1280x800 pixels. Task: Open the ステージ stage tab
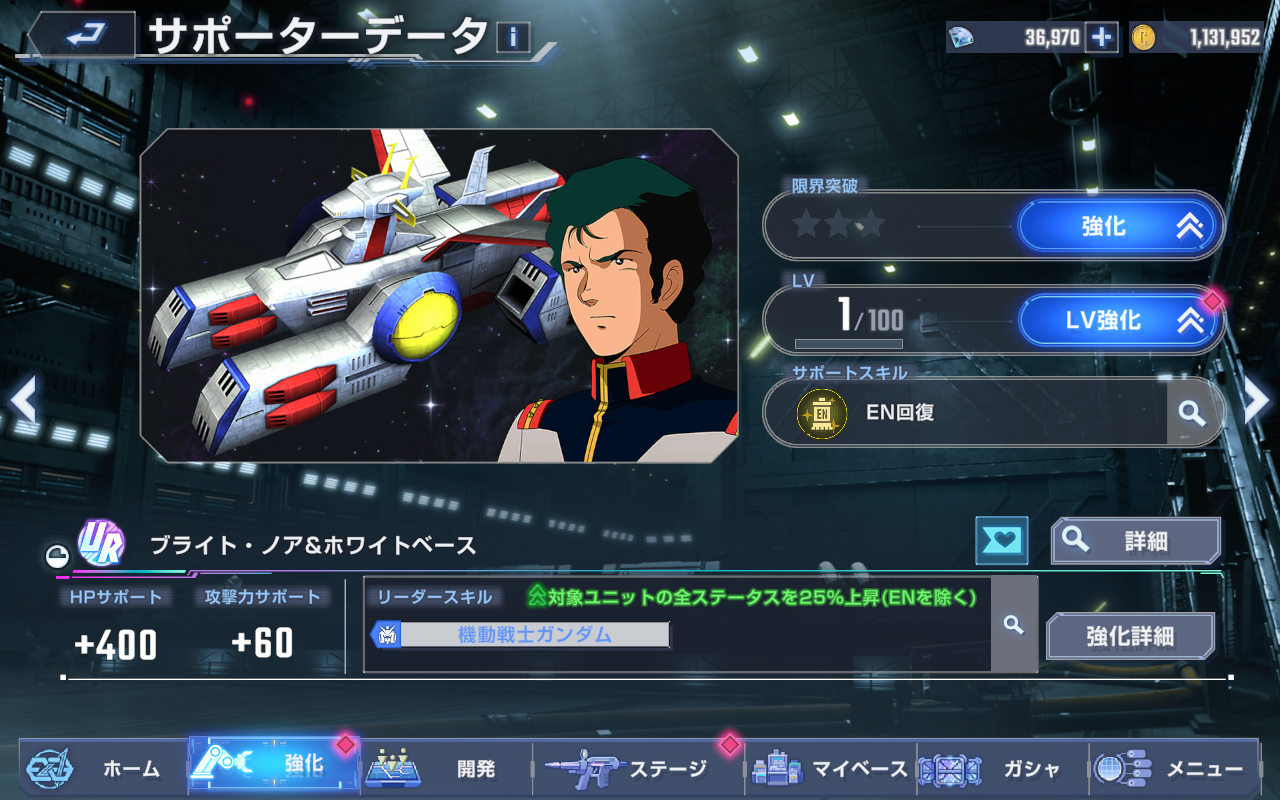click(x=630, y=768)
